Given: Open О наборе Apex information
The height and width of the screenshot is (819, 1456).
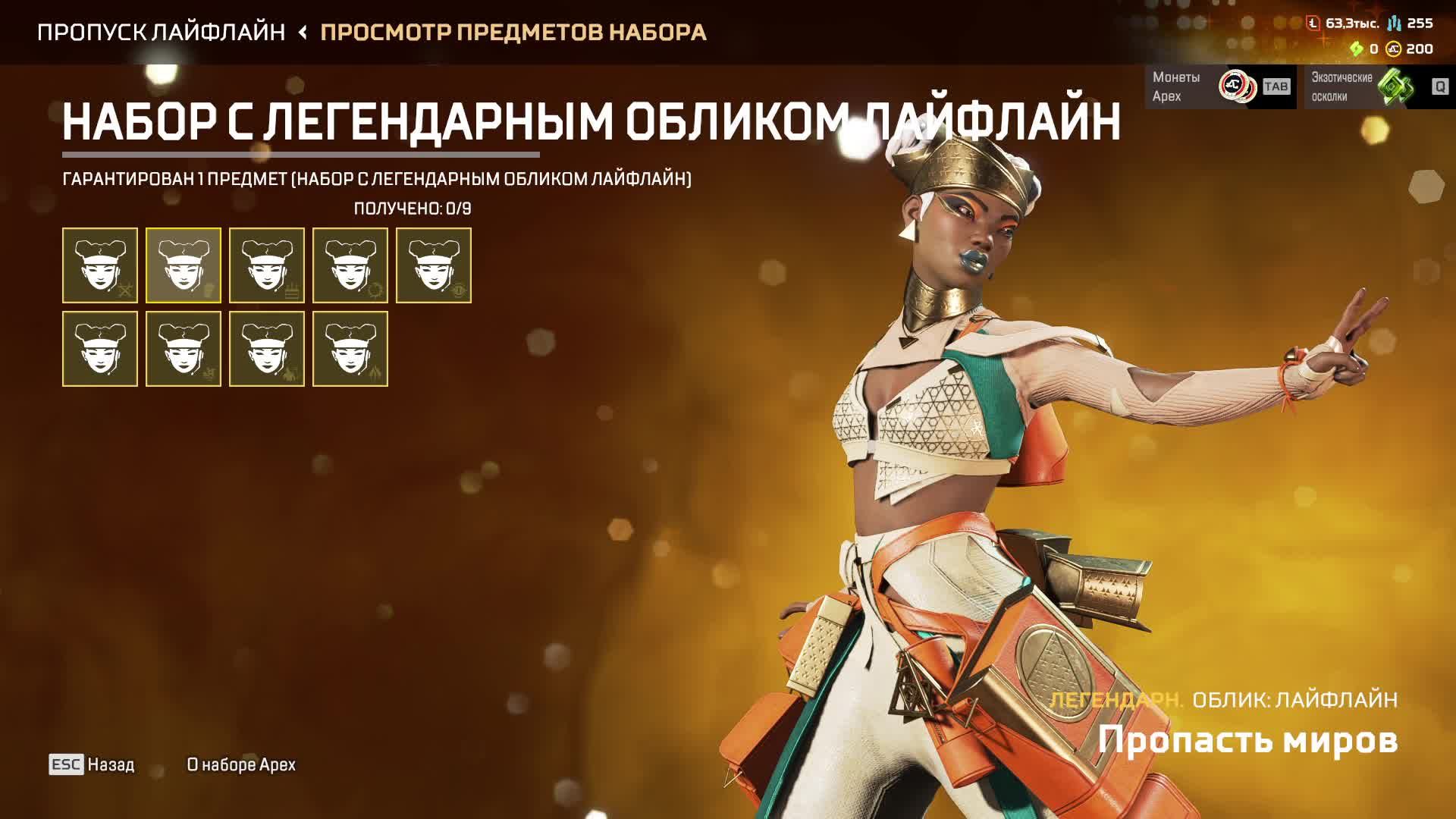Looking at the screenshot, I should tap(243, 766).
